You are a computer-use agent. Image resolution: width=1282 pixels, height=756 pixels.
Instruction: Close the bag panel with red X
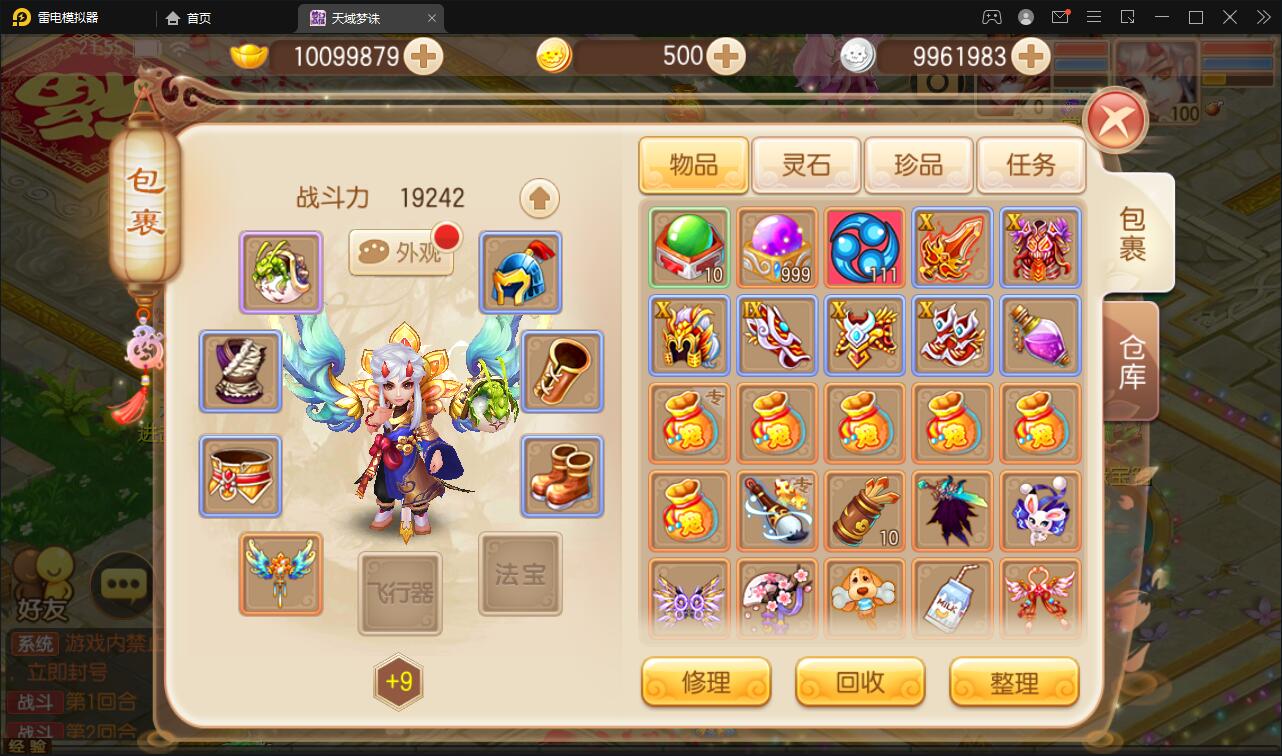pos(1115,121)
